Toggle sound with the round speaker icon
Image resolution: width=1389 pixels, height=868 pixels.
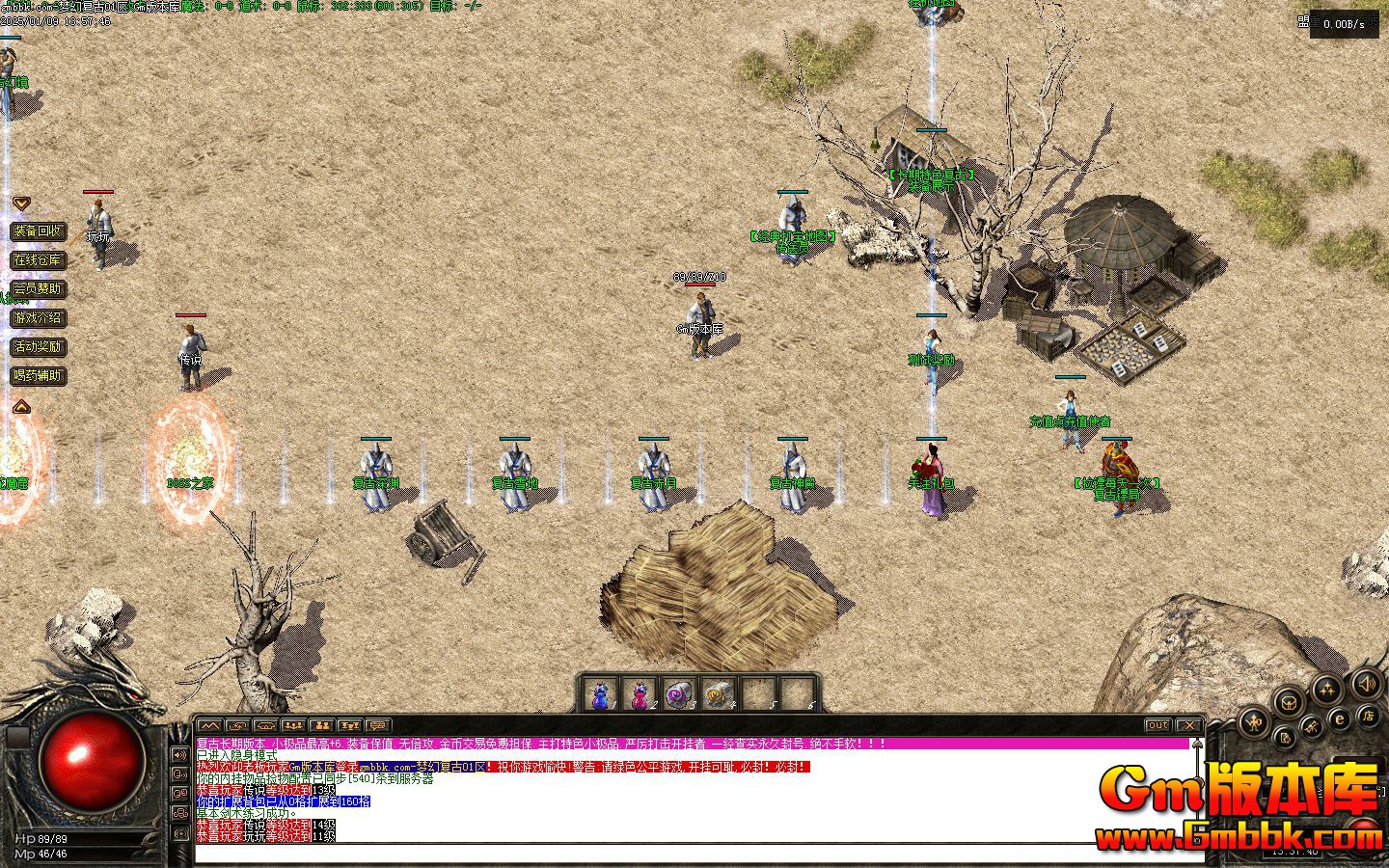[1367, 685]
